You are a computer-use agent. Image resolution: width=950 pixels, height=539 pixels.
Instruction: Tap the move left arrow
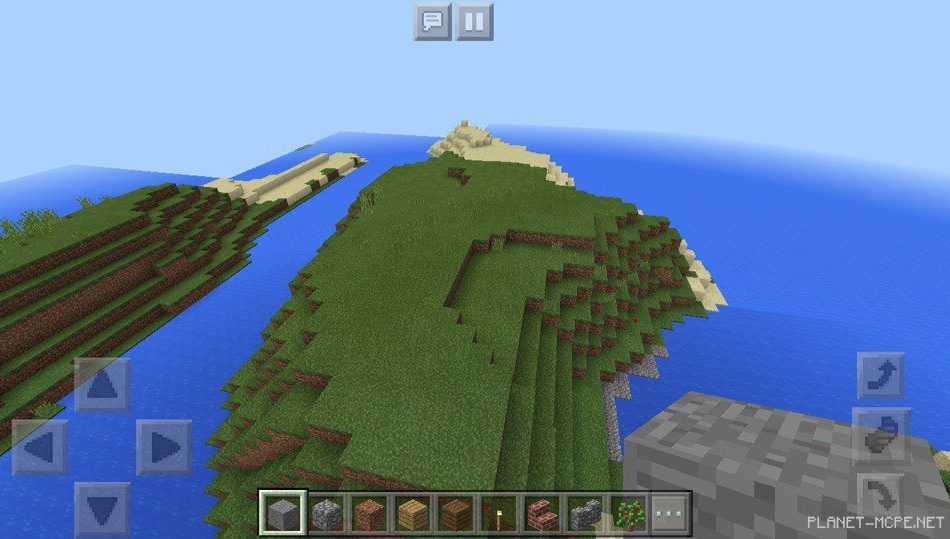(x=40, y=447)
